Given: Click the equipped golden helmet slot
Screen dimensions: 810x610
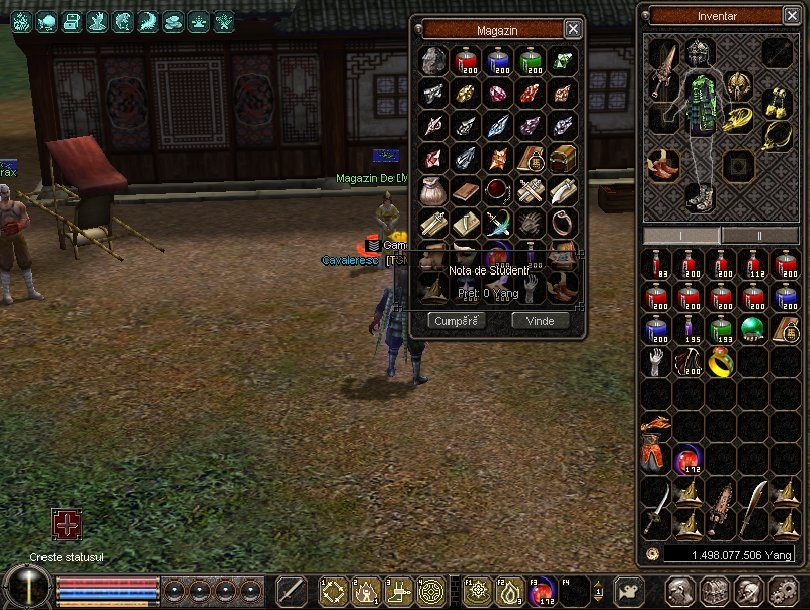Looking at the screenshot, I should click(x=736, y=85).
